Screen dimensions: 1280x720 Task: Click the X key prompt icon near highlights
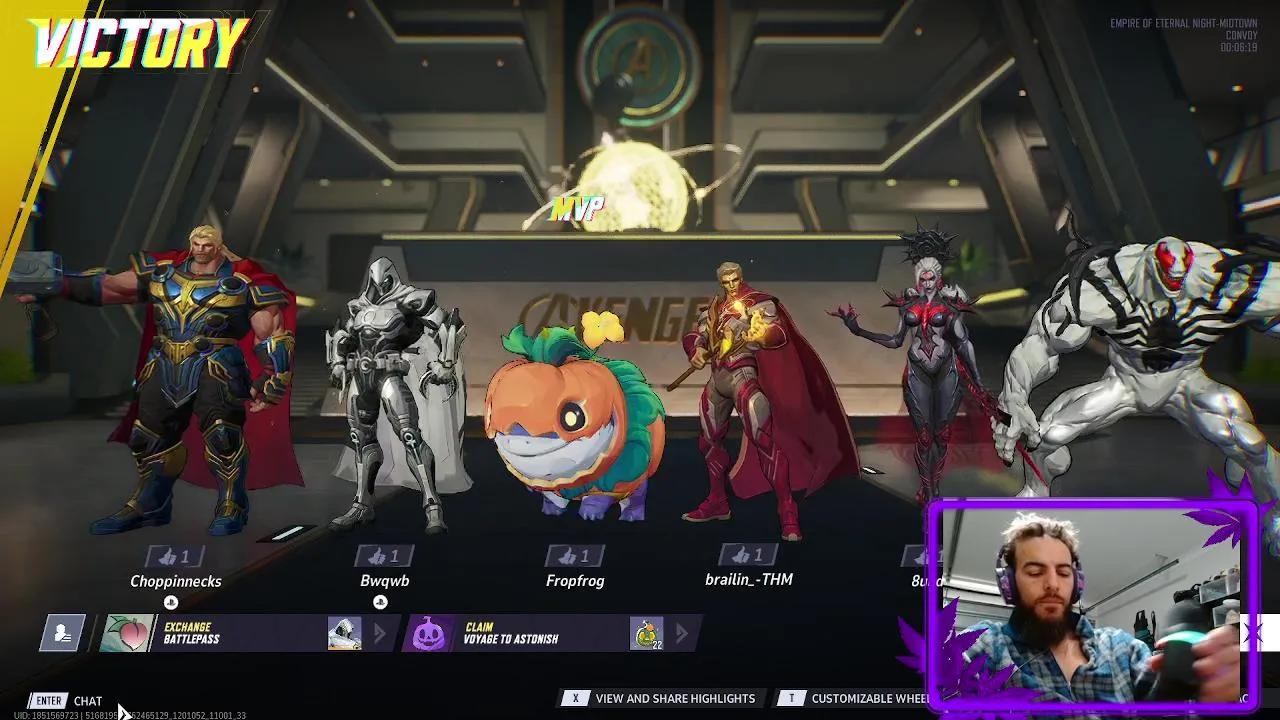coord(575,698)
